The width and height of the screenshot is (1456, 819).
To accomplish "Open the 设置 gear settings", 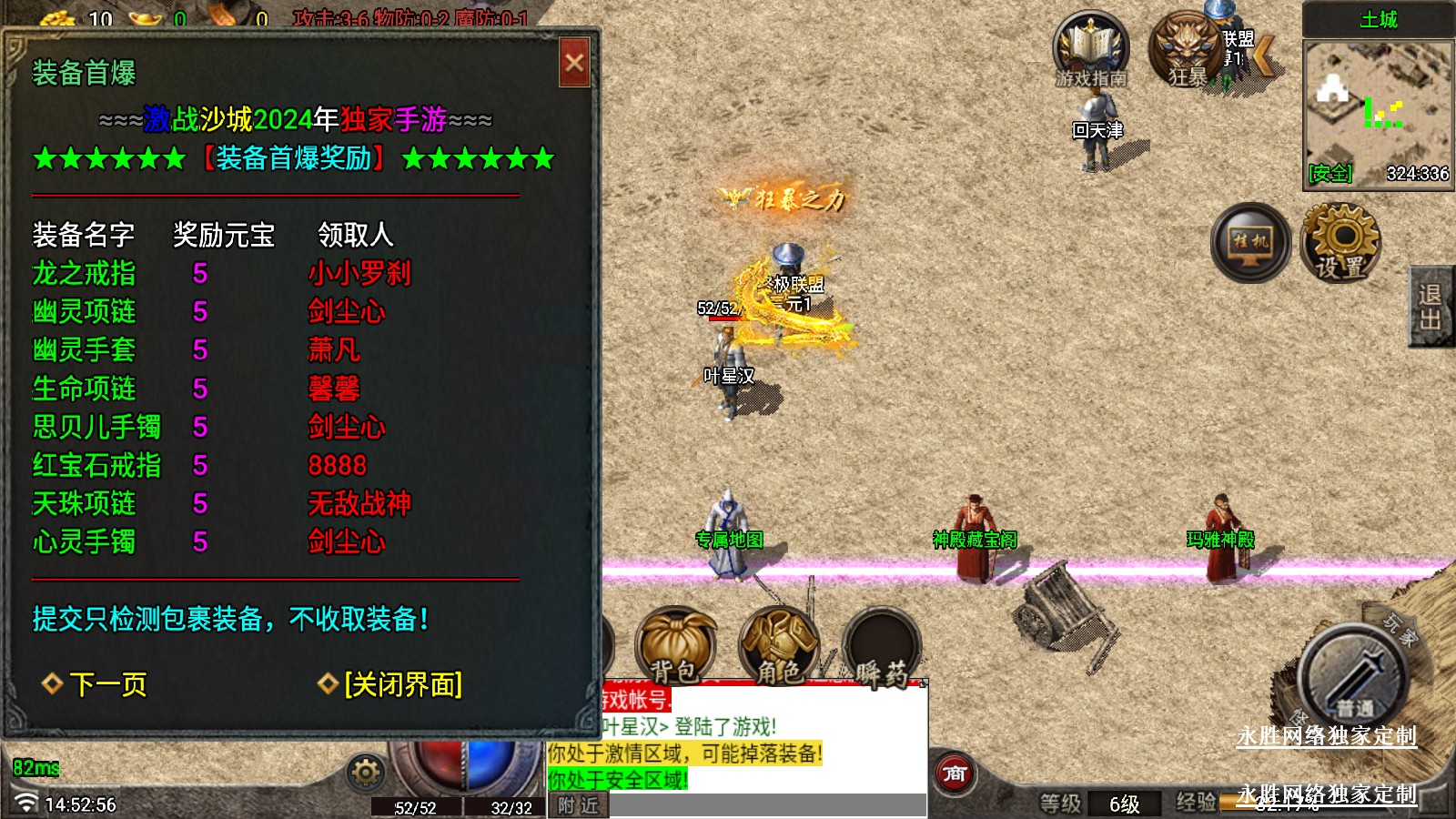I will pos(1340,243).
